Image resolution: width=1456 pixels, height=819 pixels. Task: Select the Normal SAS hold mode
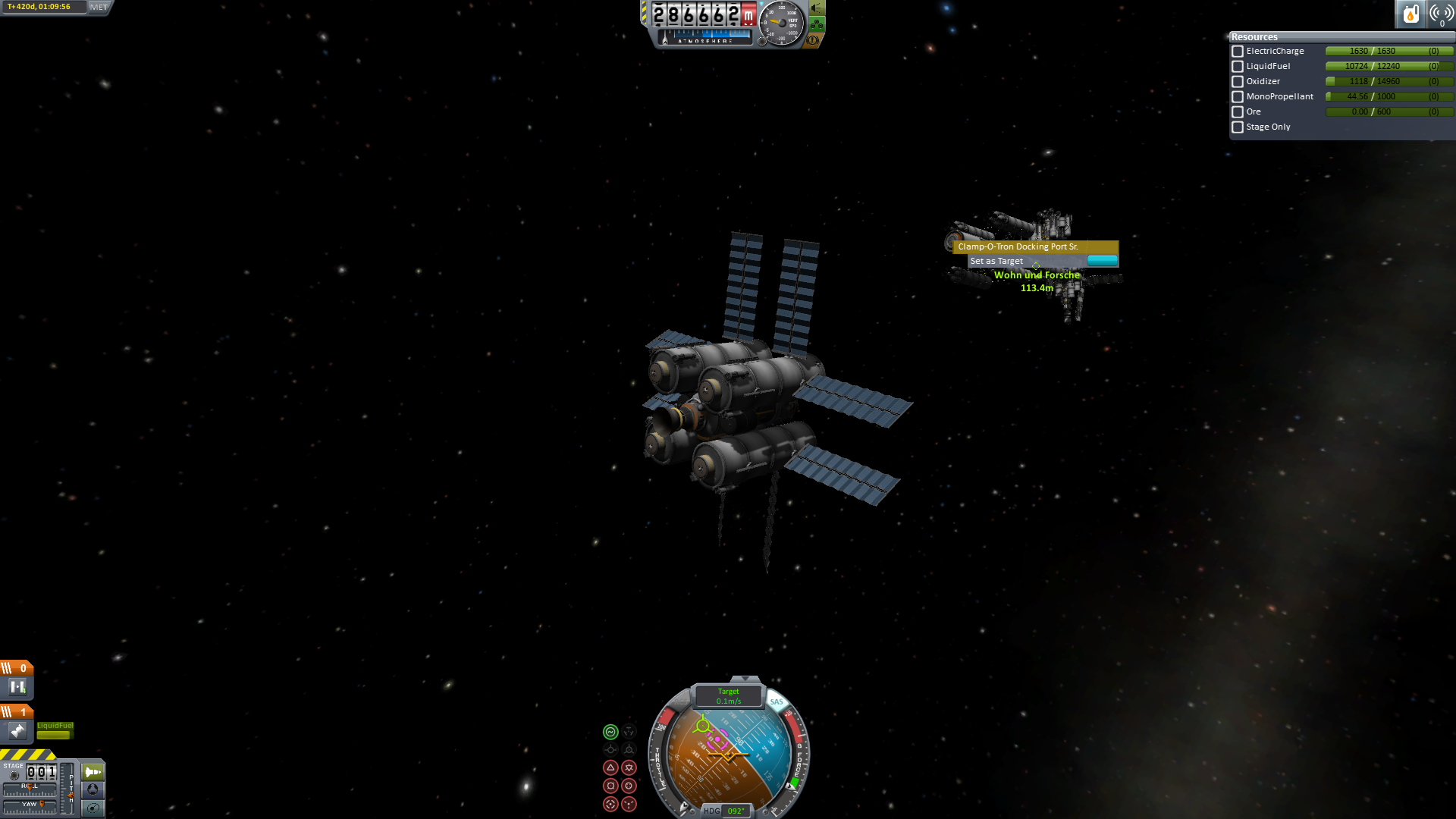click(x=610, y=767)
